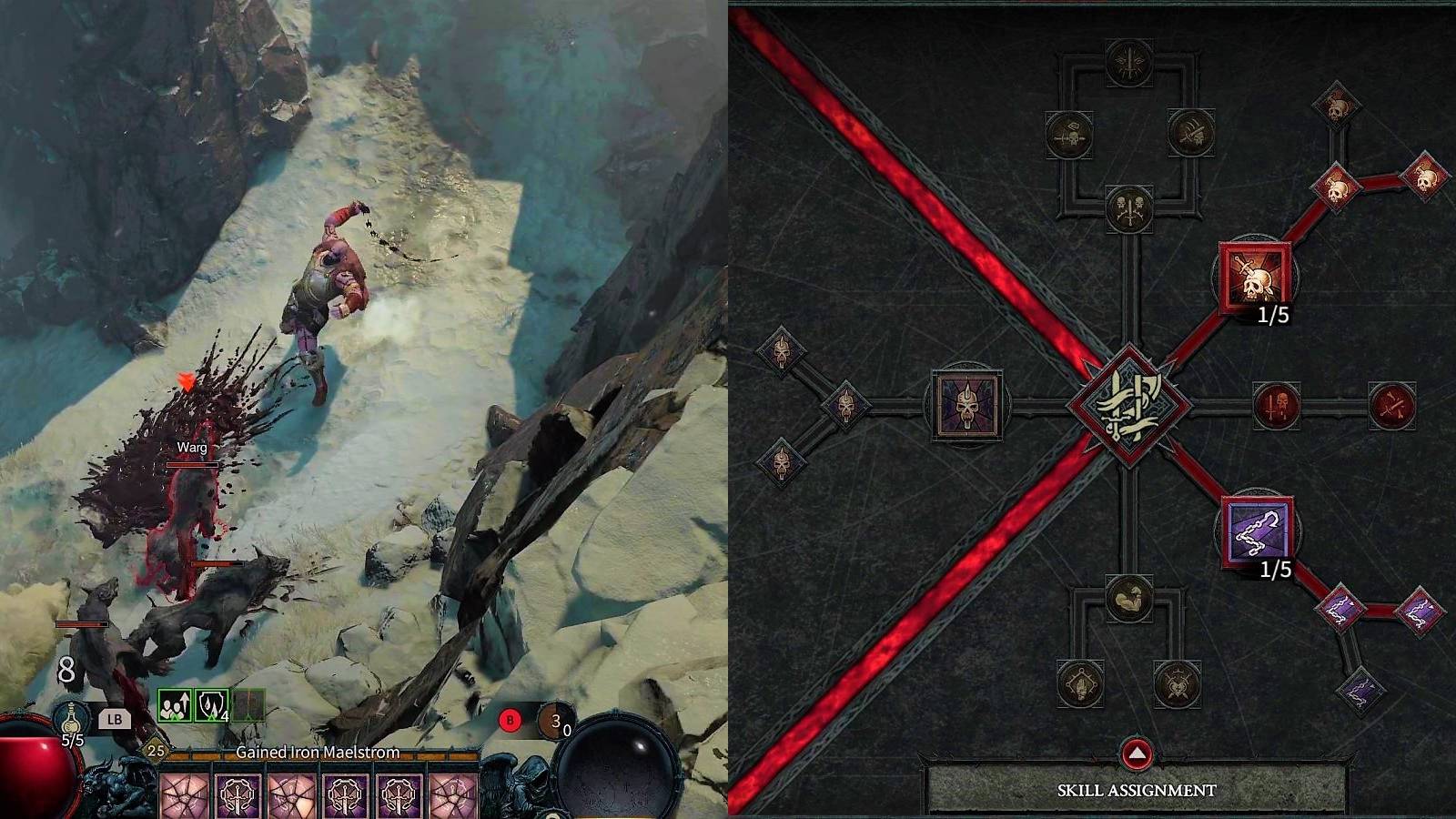The height and width of the screenshot is (819, 1456).
Task: Select the sword-and-skull passive in the top cluster
Action: 1128,209
